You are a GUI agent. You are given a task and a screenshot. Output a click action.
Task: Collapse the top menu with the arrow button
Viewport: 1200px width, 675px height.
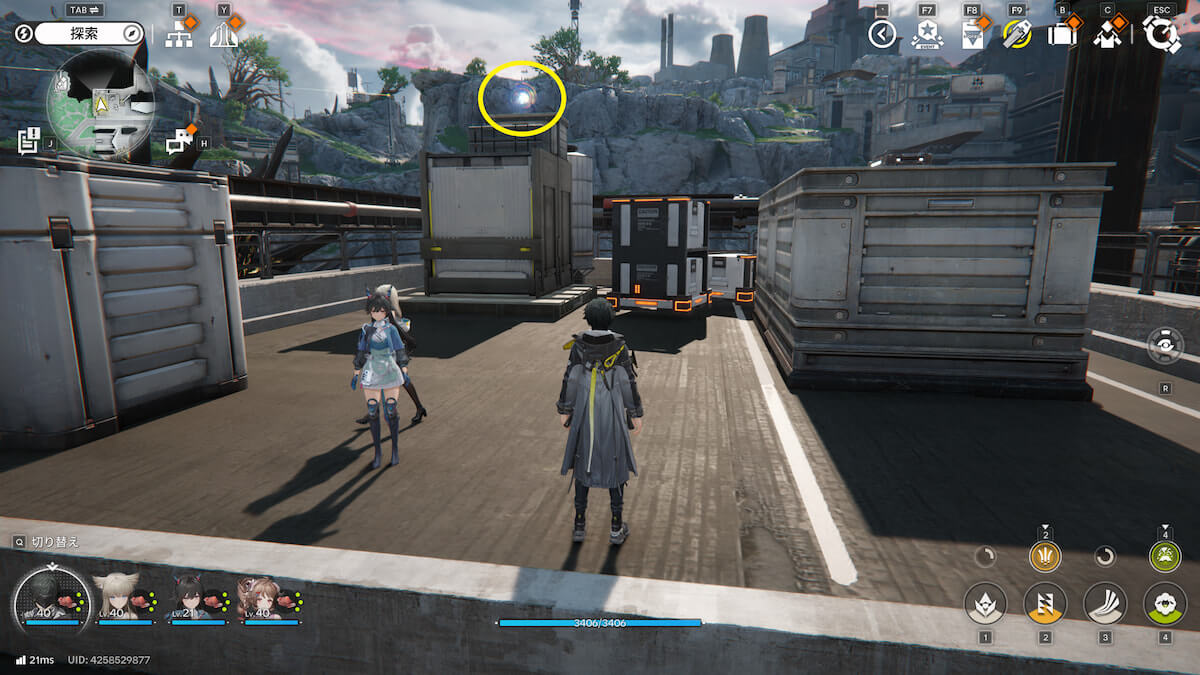(882, 34)
